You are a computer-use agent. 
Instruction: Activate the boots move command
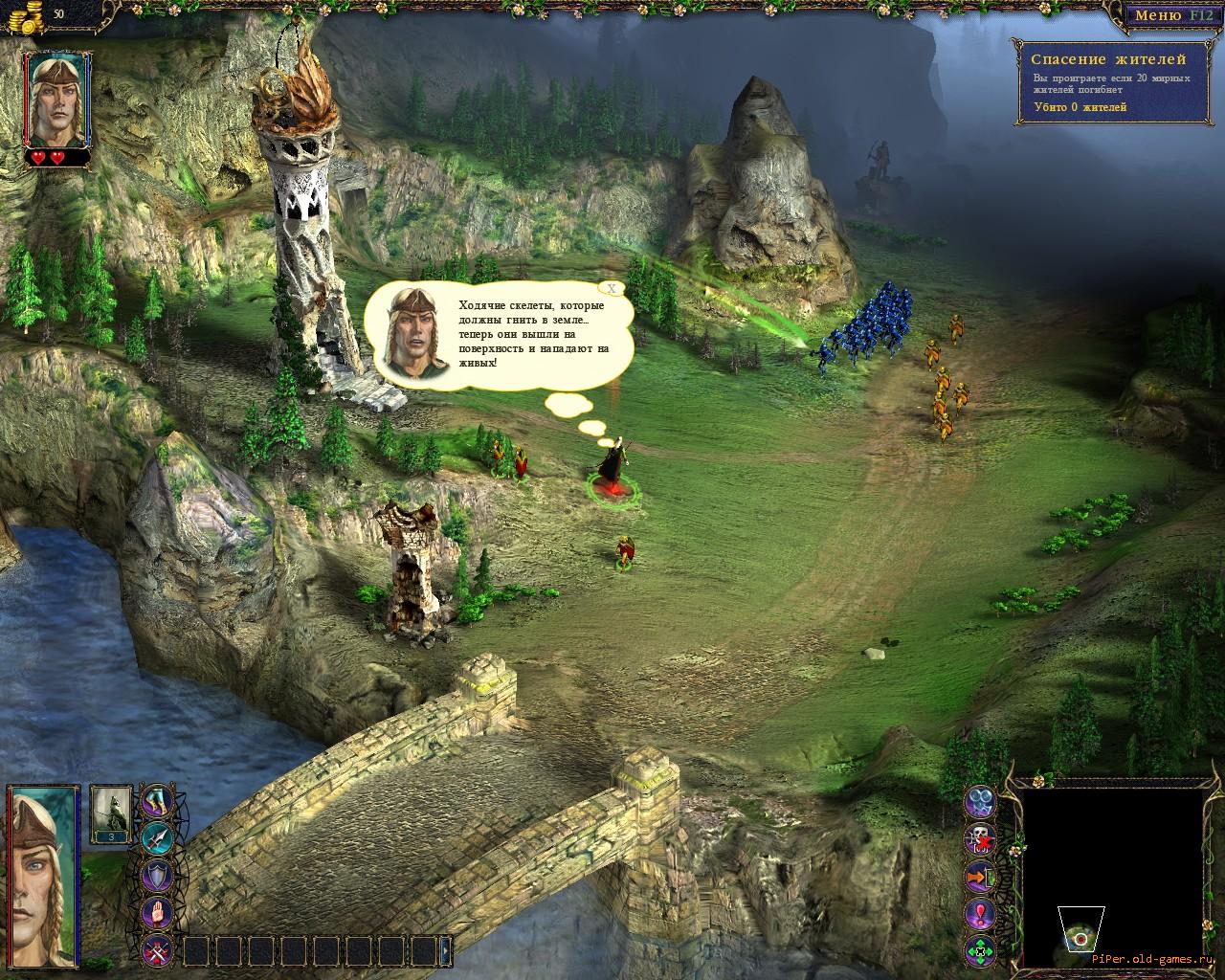coord(157,800)
